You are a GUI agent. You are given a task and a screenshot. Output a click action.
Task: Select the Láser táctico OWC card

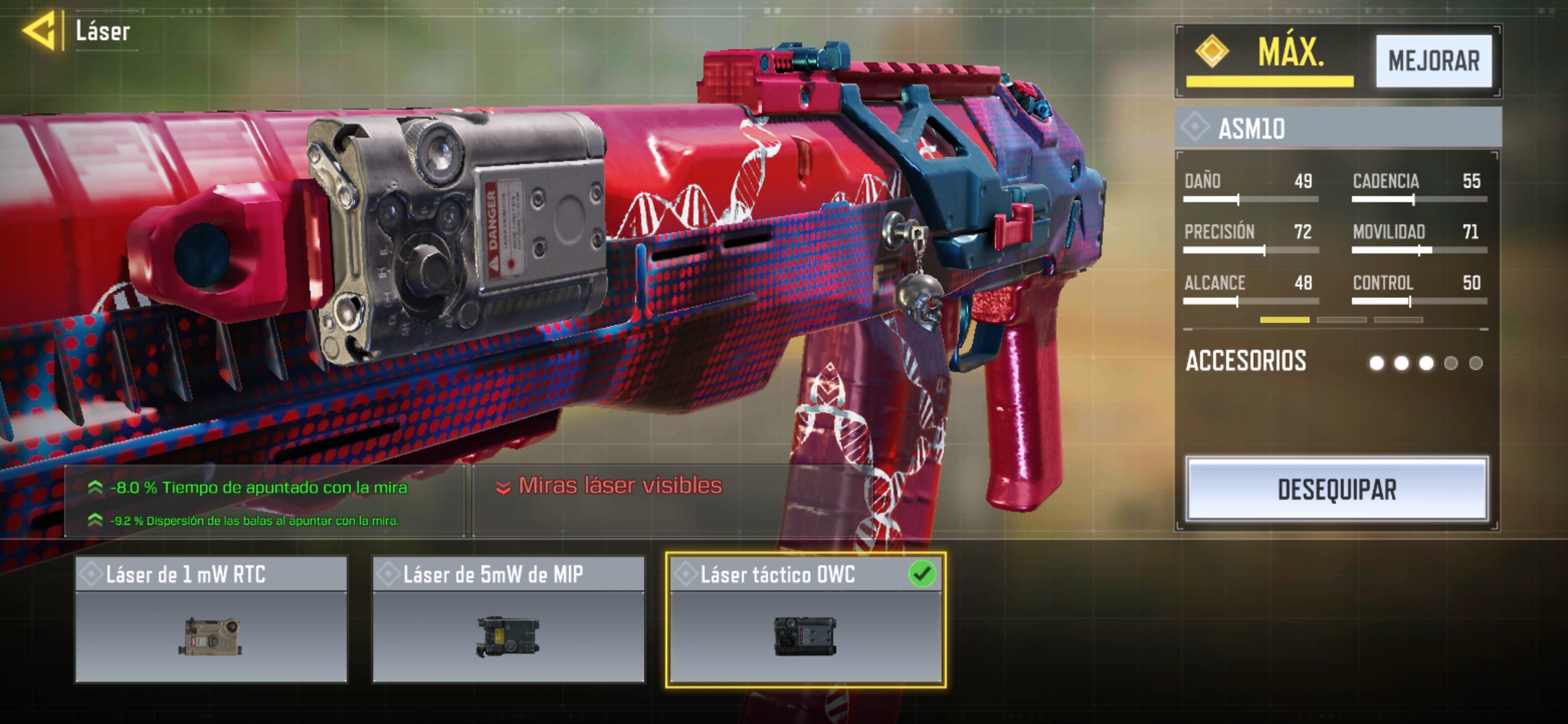pos(805,619)
